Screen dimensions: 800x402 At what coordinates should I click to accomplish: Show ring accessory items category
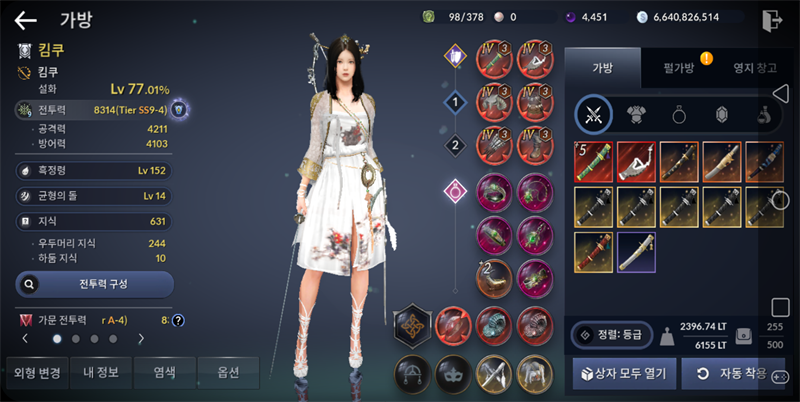point(679,115)
